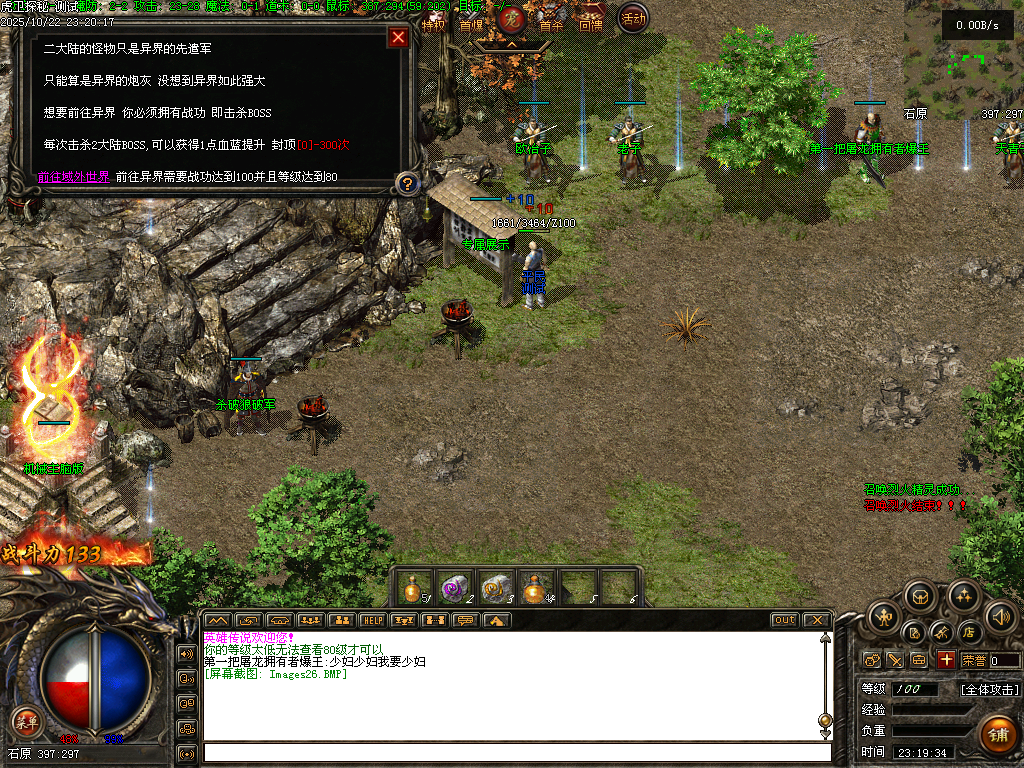The image size is (1024, 768).
Task: Click the chat text input field
Action: coord(515,752)
